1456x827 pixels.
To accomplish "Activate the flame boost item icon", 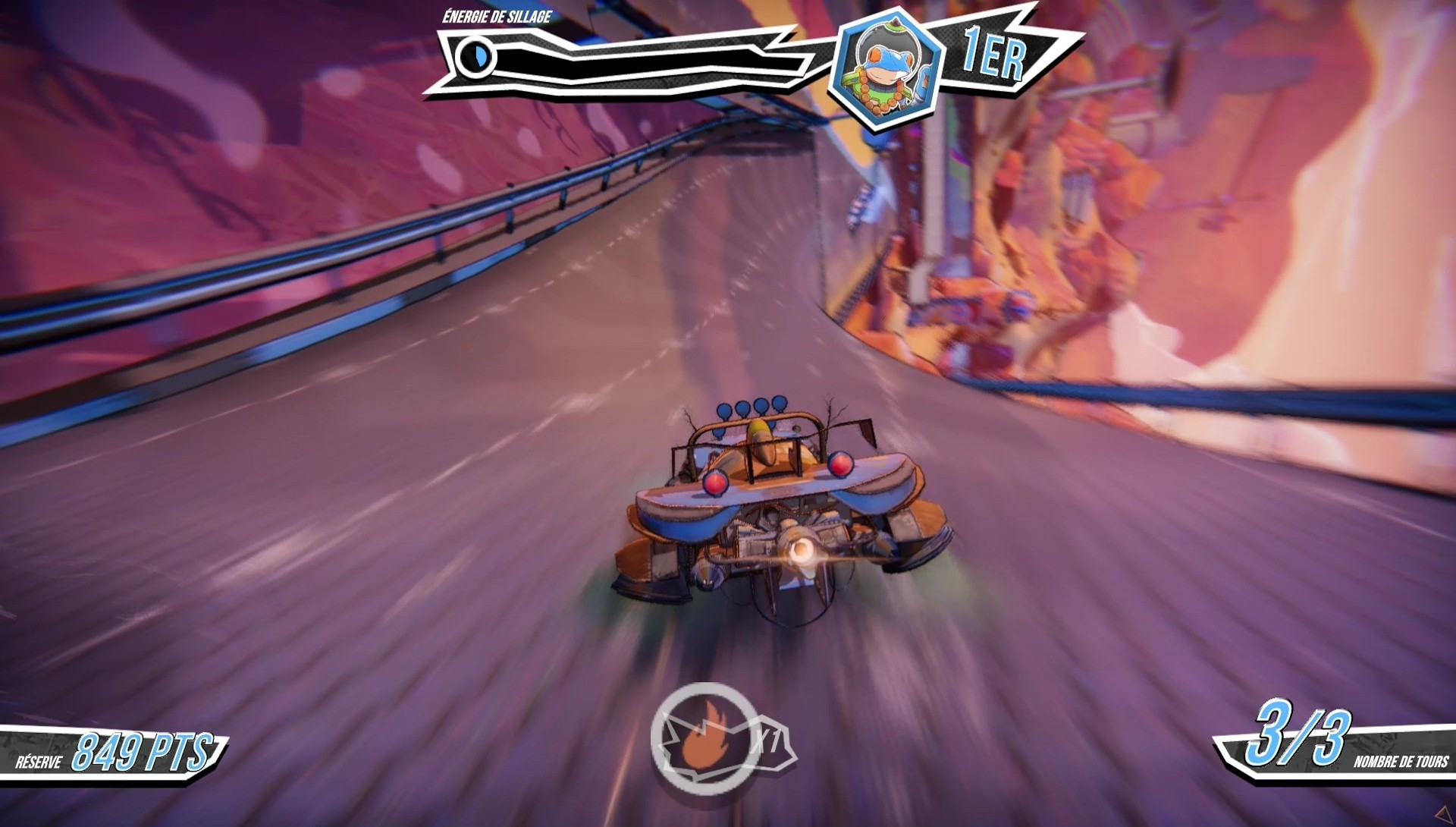I will [704, 735].
